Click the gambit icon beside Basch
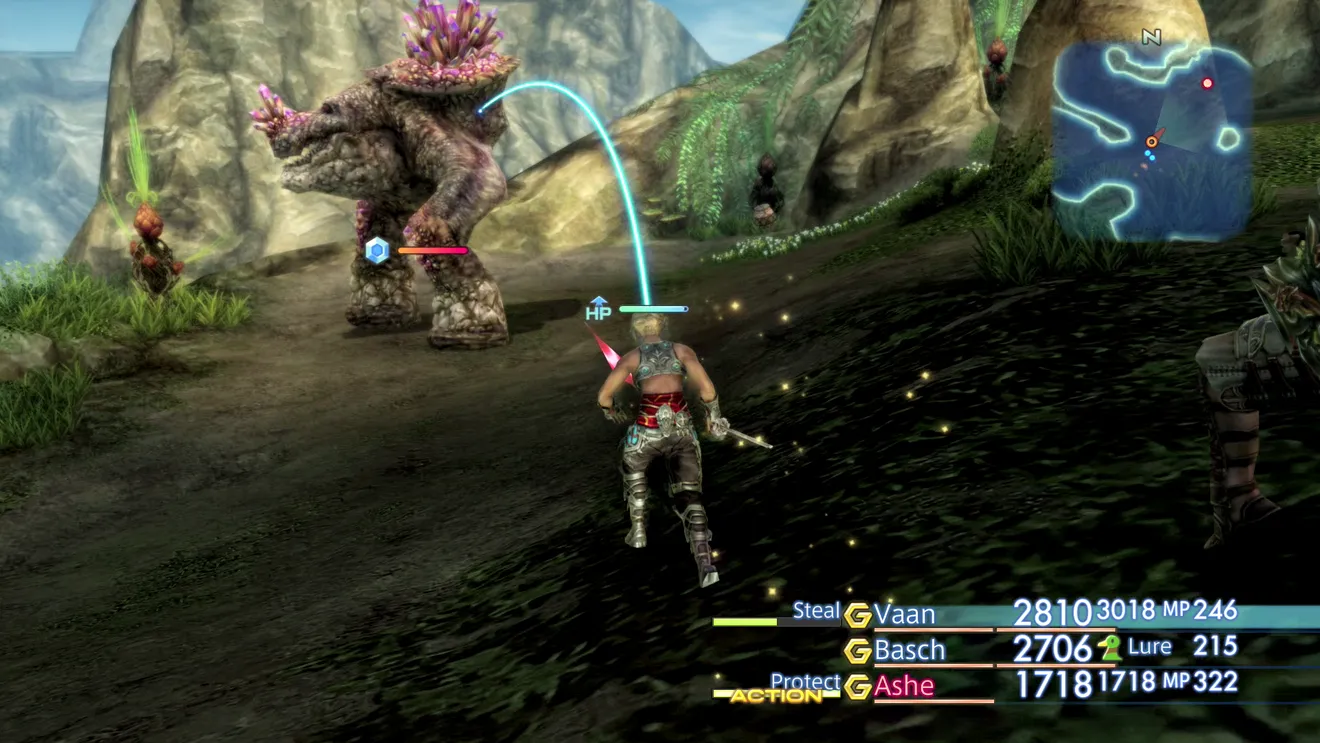1320x743 pixels. [x=857, y=651]
